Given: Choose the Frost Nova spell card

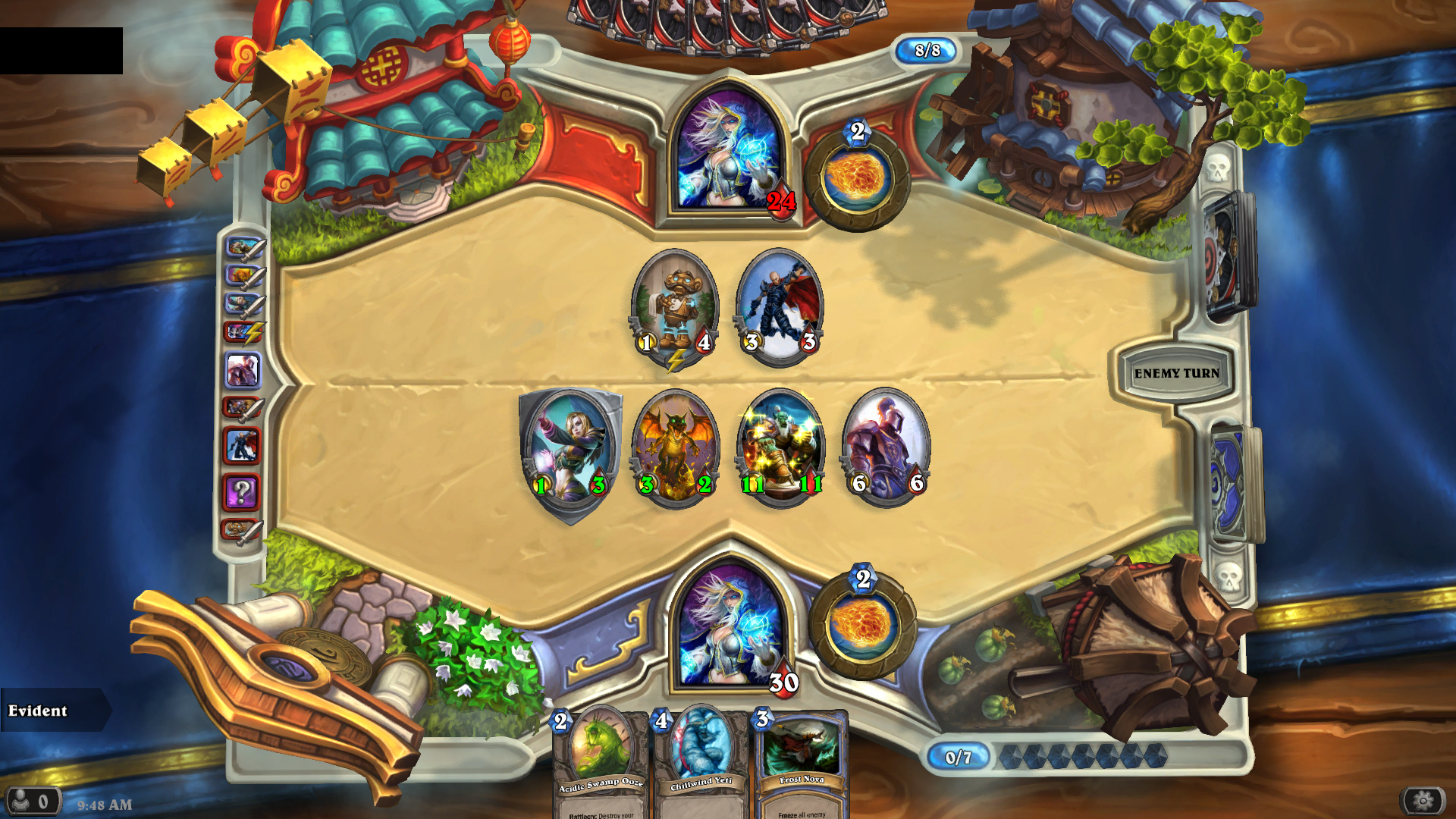Looking at the screenshot, I should tap(801, 762).
